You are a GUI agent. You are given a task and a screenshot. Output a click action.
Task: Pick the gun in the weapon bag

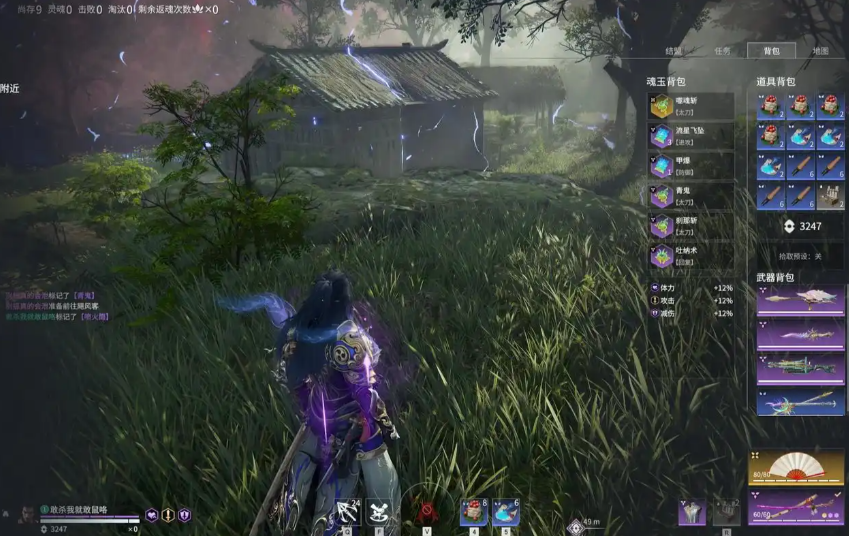[x=800, y=367]
